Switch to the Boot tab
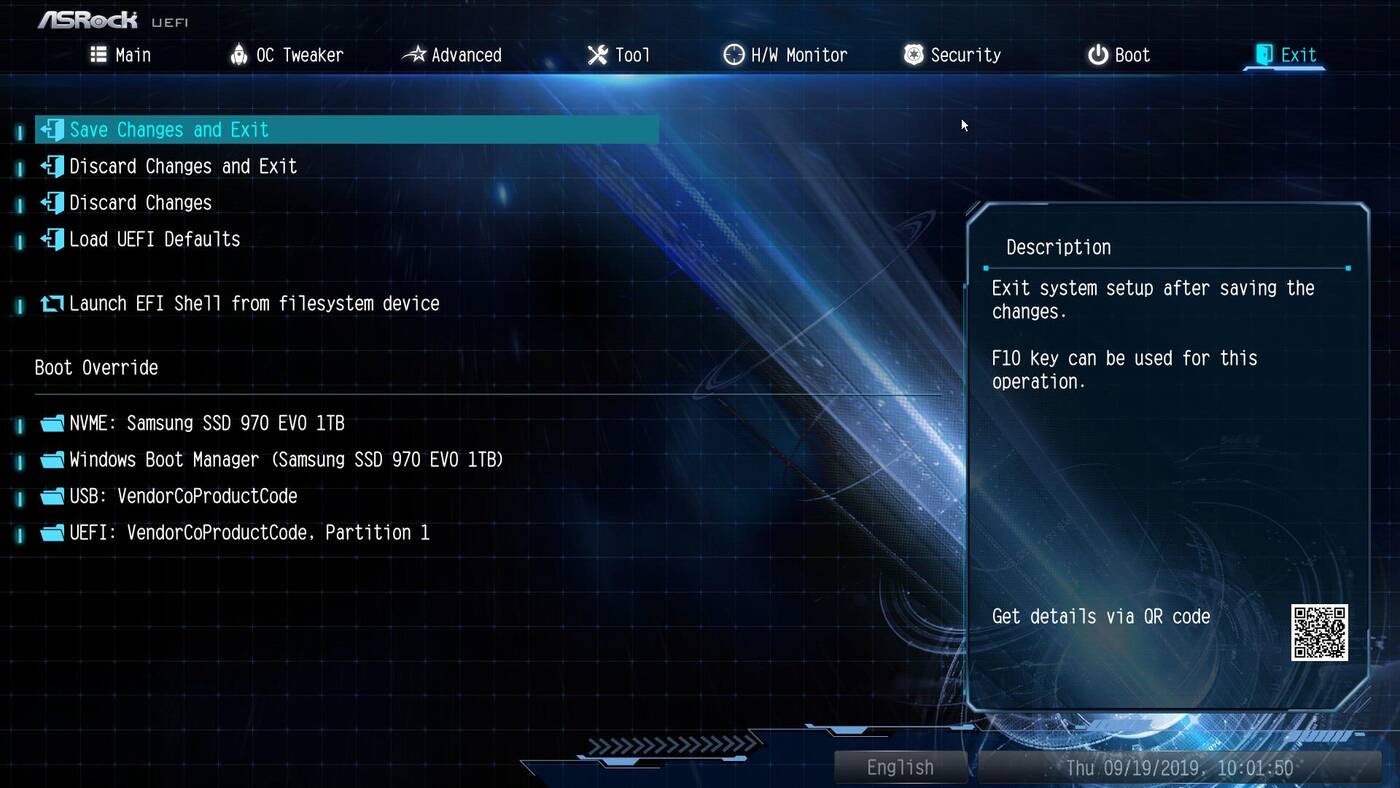 (x=1119, y=55)
